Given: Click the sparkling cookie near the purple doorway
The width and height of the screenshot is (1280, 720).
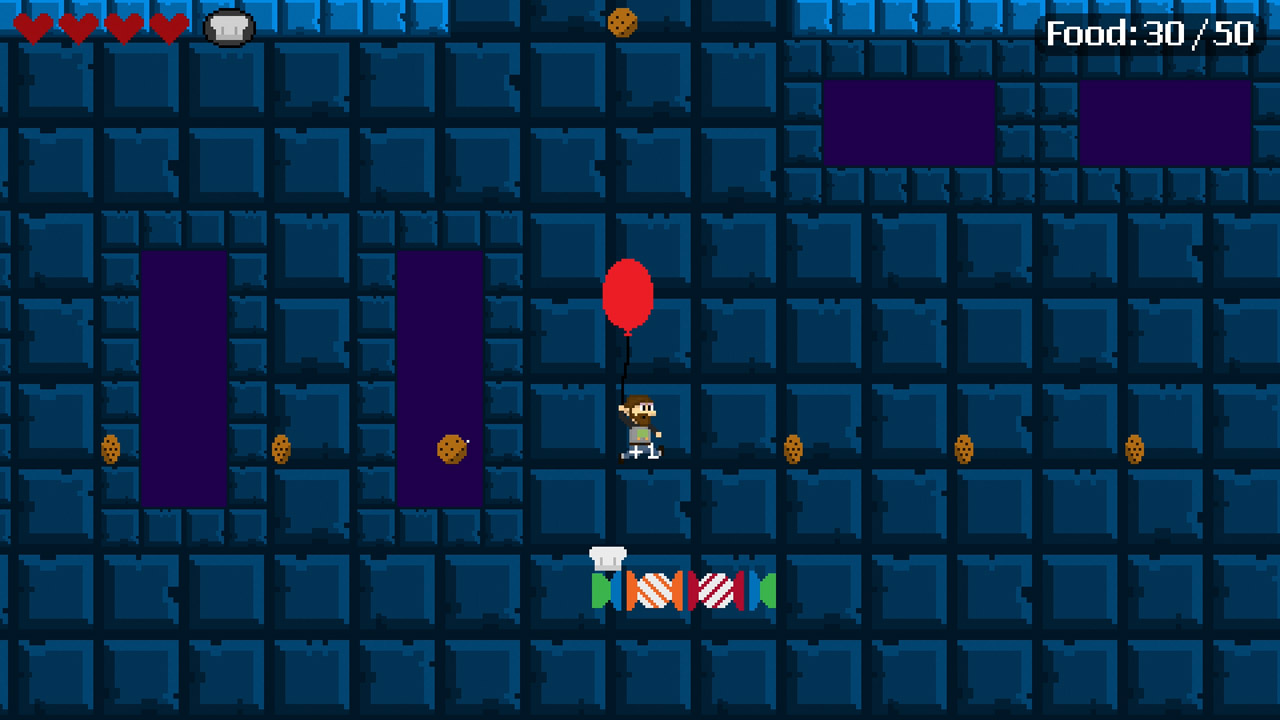Looking at the screenshot, I should tap(450, 450).
